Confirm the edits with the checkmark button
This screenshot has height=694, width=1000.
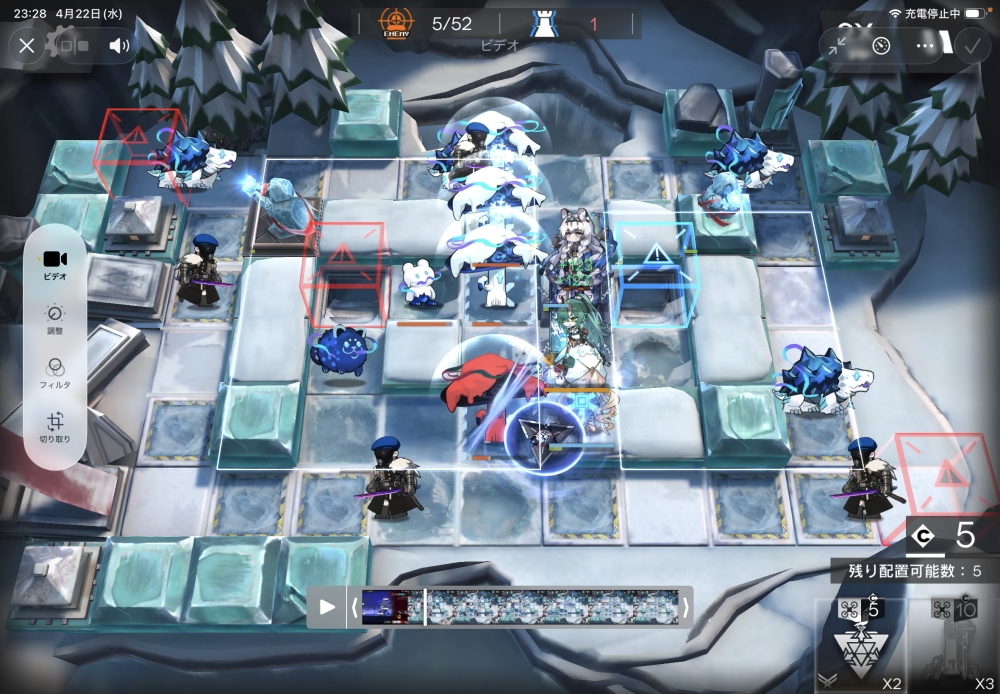970,45
